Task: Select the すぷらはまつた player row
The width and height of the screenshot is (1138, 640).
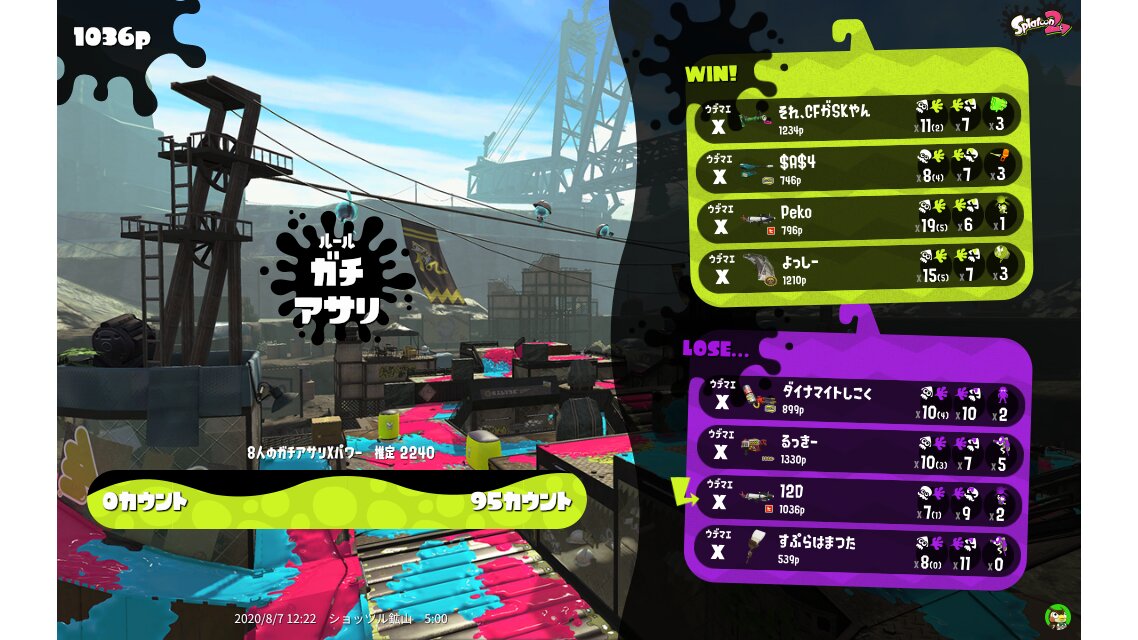Action: (860, 550)
